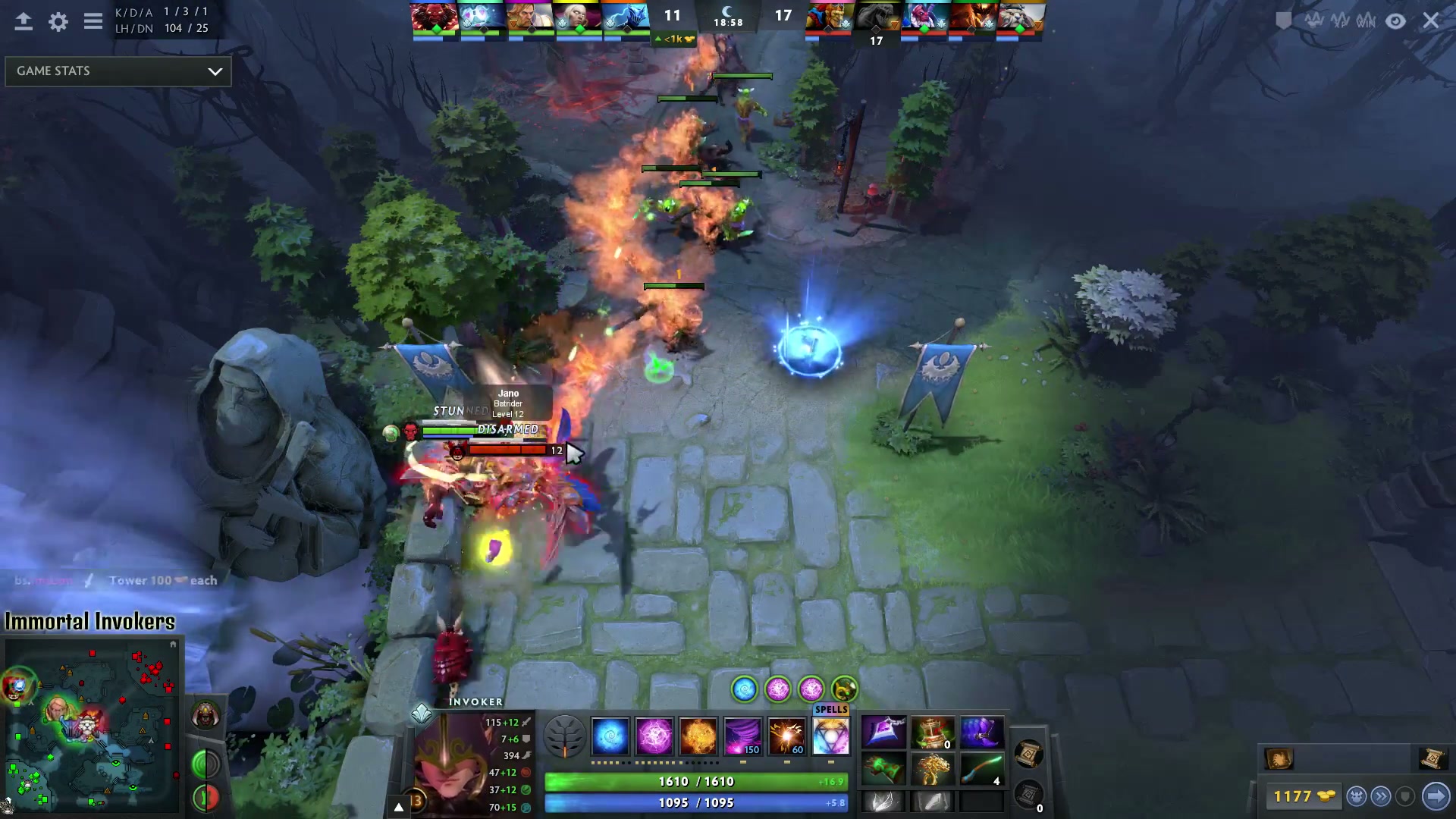Open the settings gear icon
Image resolution: width=1456 pixels, height=819 pixels.
[57, 22]
